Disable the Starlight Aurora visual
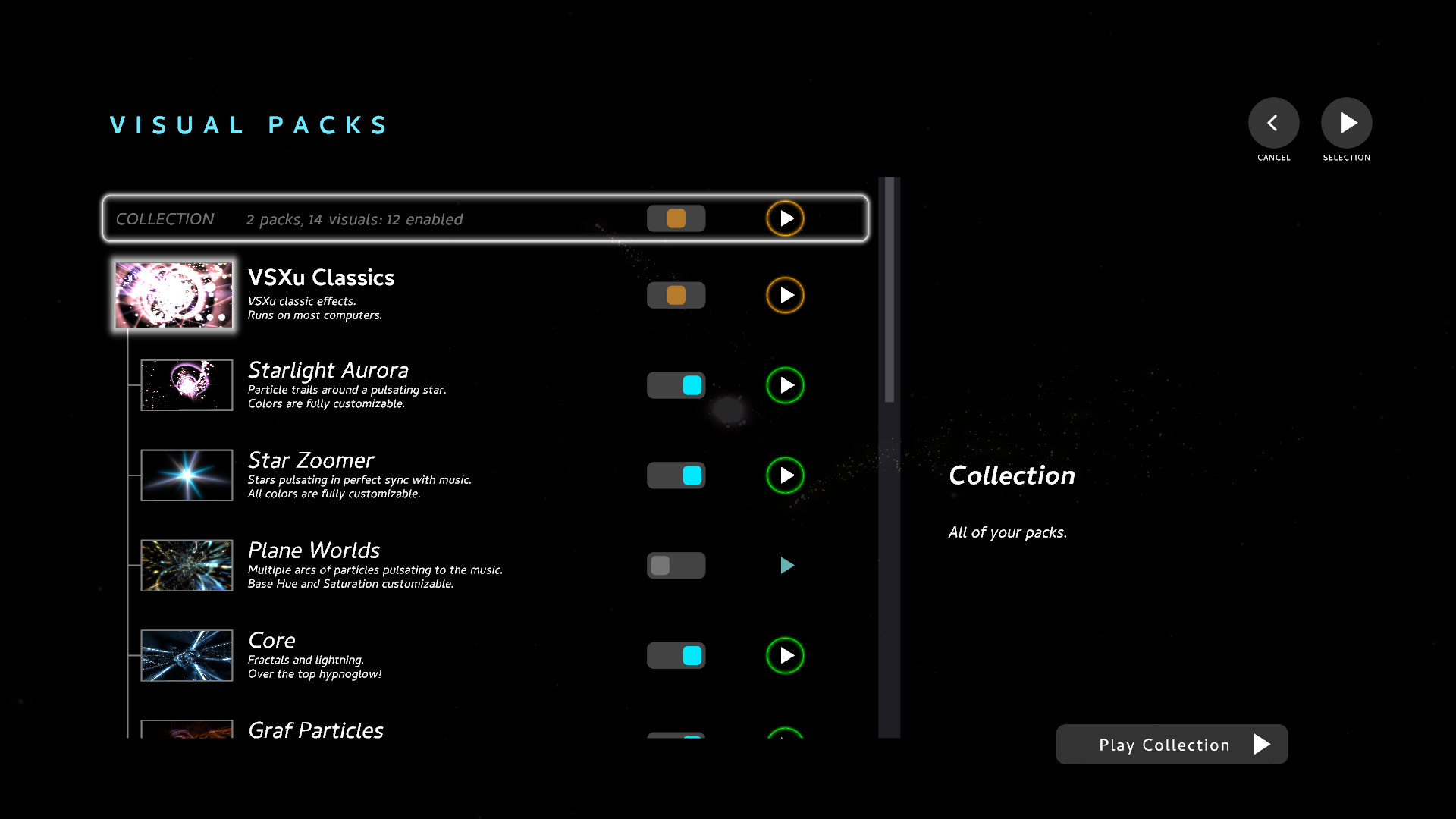 click(x=676, y=384)
